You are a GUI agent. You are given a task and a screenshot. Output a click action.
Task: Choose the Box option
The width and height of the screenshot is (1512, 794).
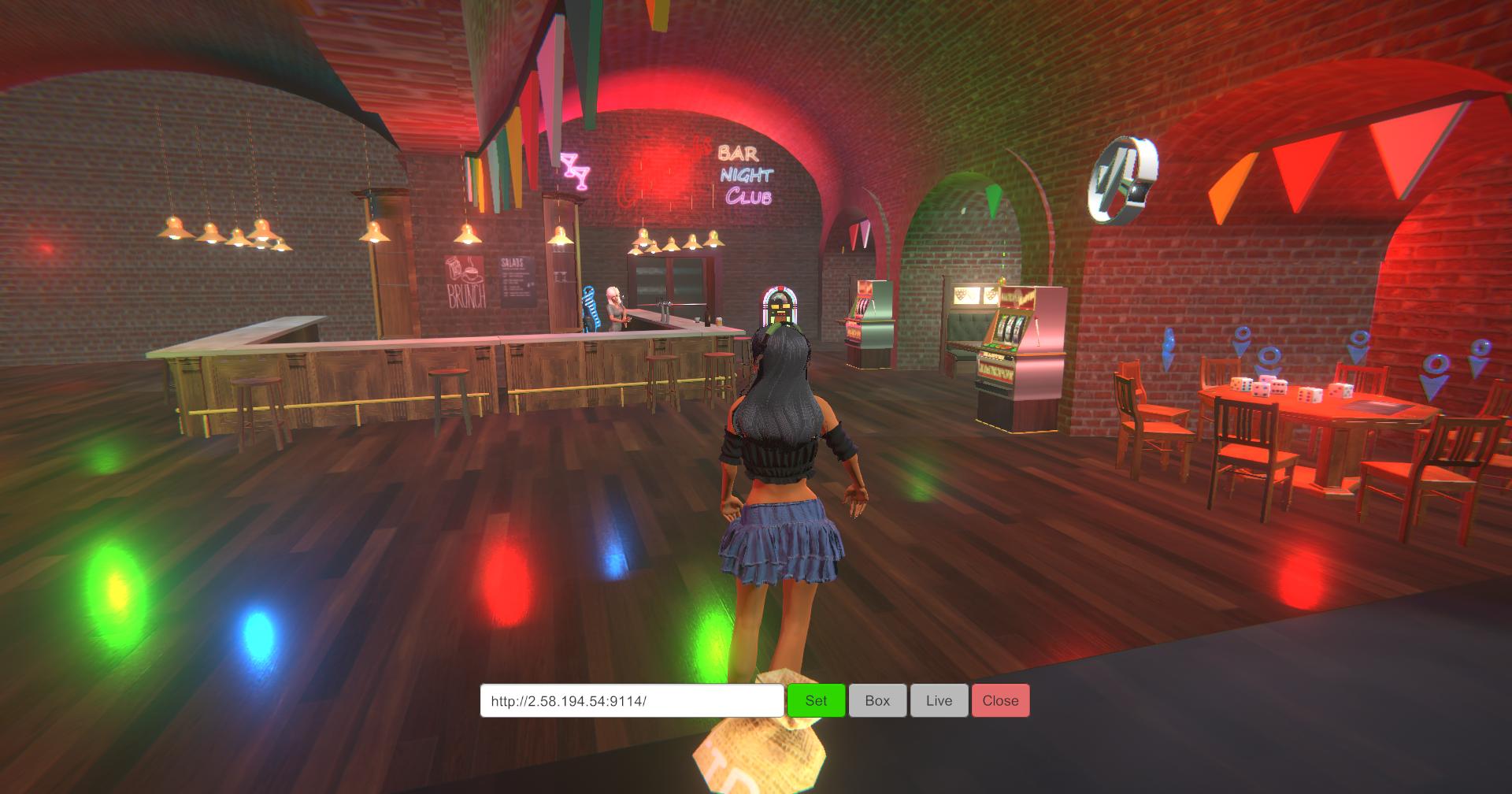(x=877, y=700)
